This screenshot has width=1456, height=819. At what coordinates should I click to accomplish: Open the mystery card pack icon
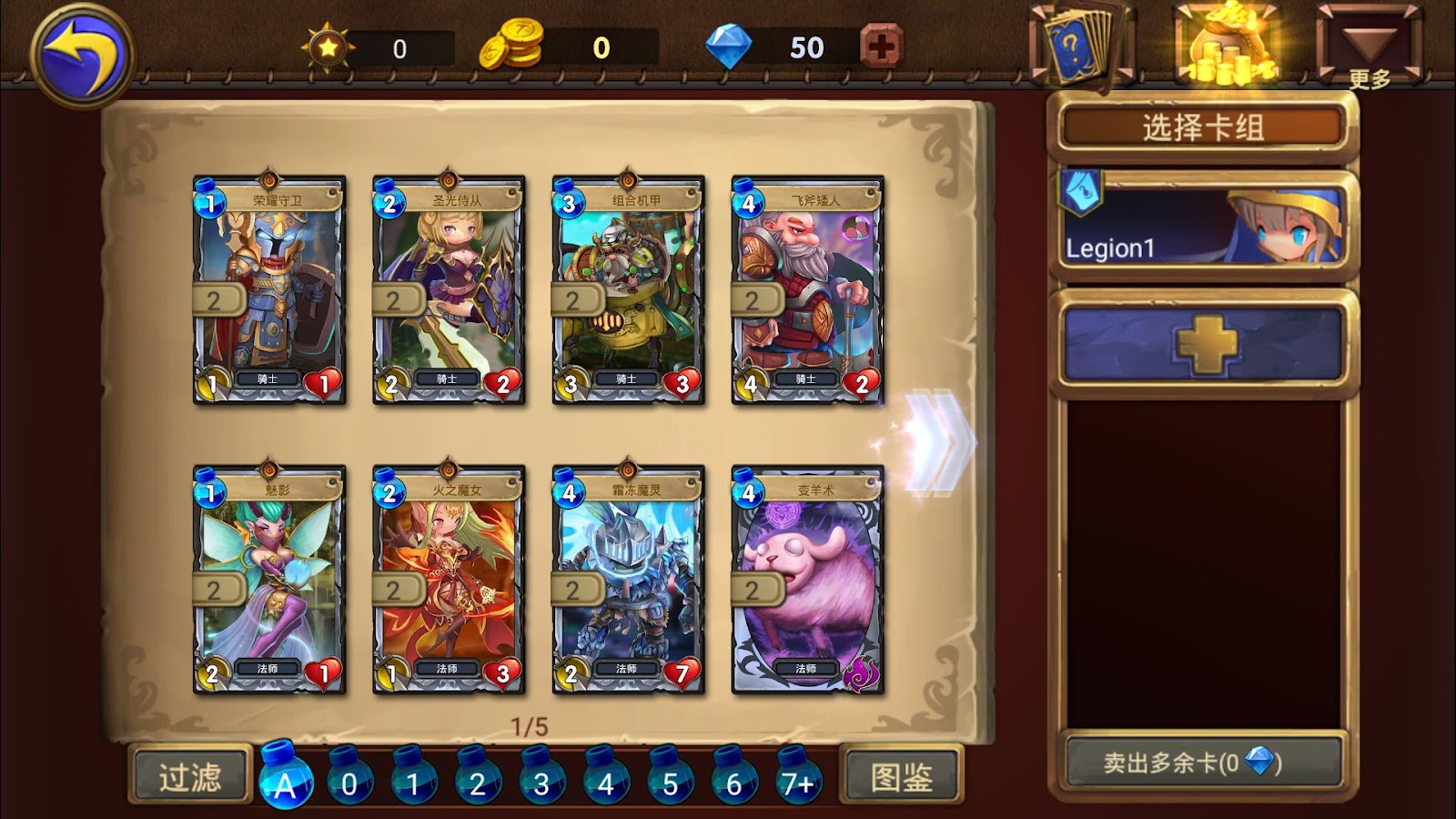[1078, 45]
